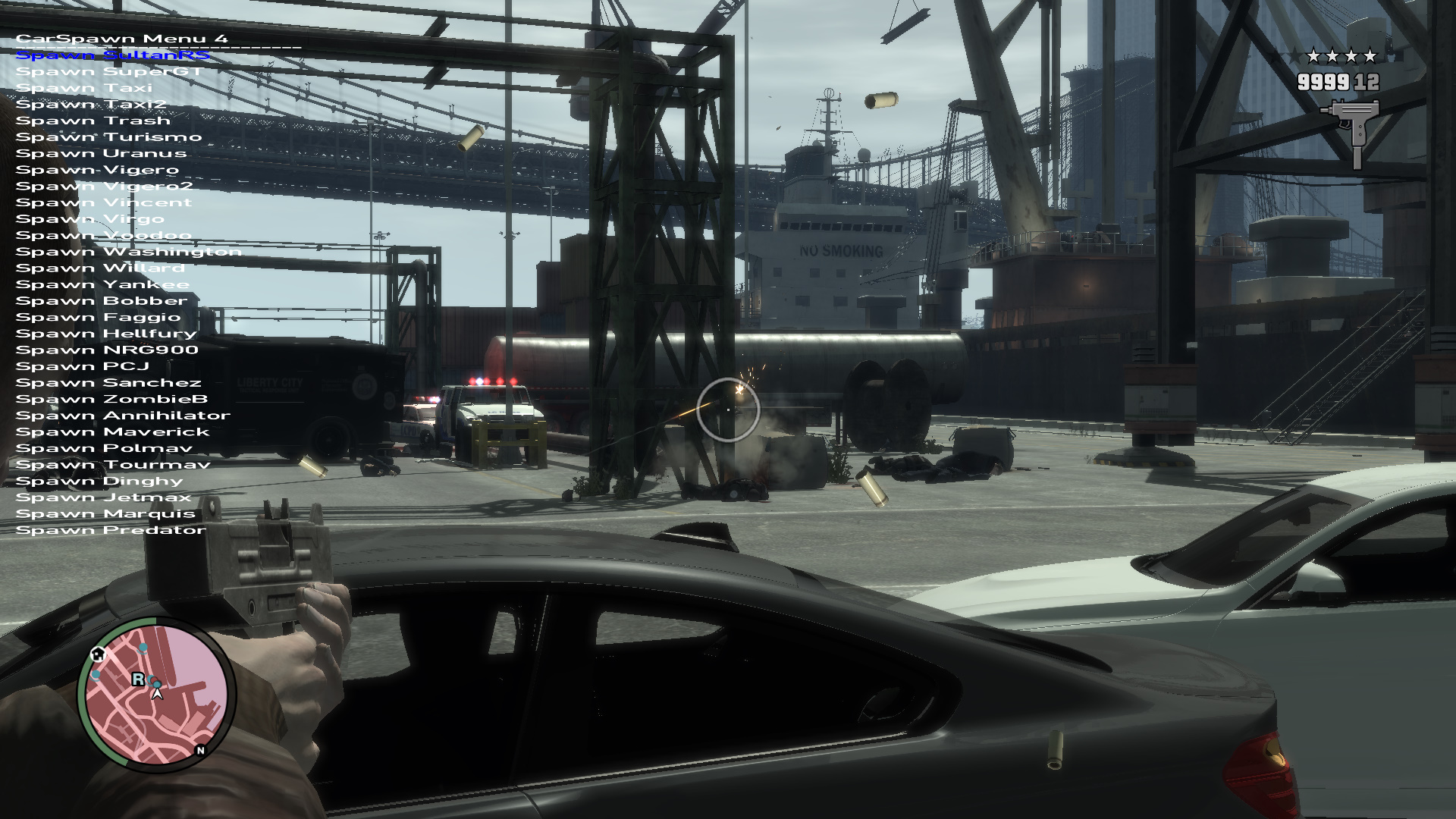Choose Spawn SuperGT from the menu
Image resolution: width=1456 pixels, height=819 pixels.
(109, 72)
